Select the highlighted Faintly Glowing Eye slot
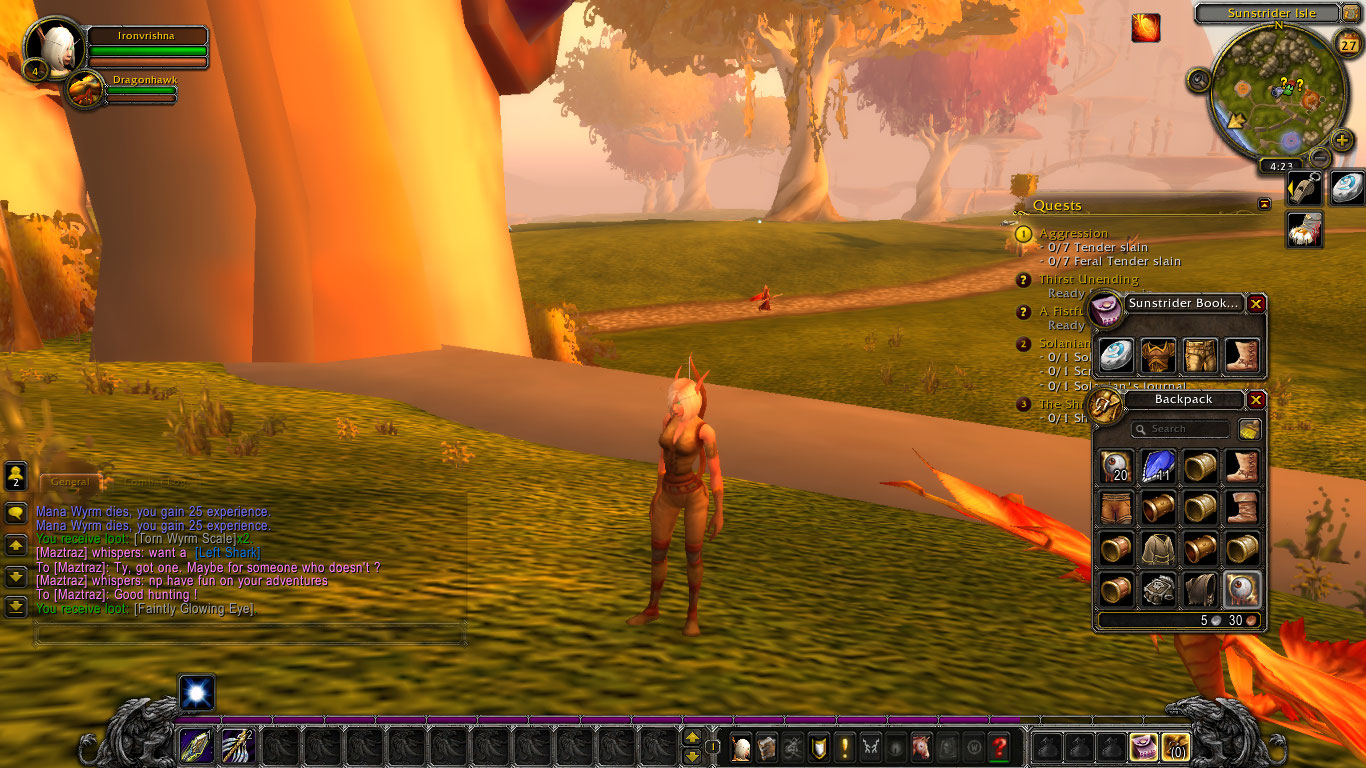1366x768 pixels. coord(1242,590)
